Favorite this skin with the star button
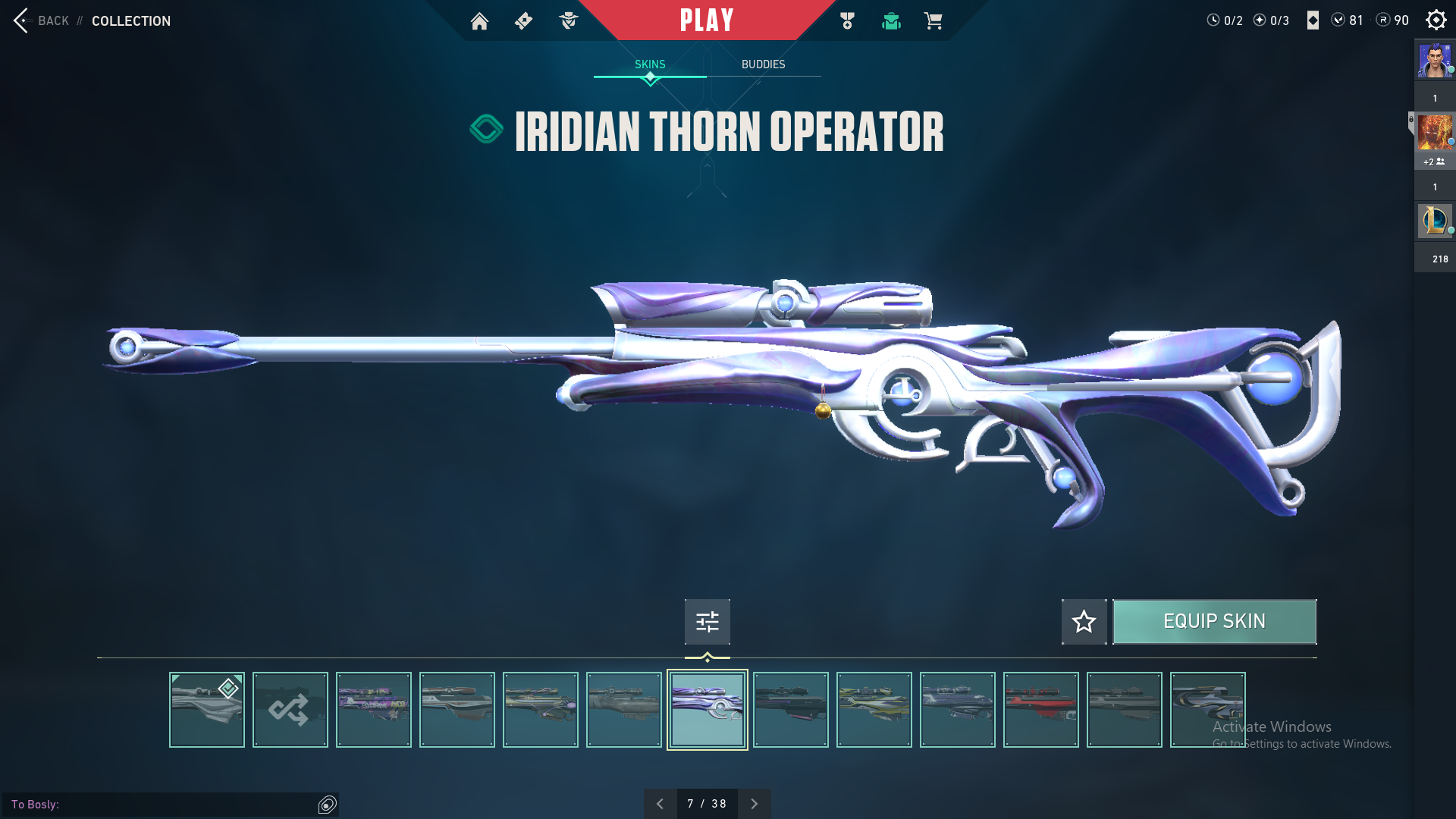 tap(1084, 622)
